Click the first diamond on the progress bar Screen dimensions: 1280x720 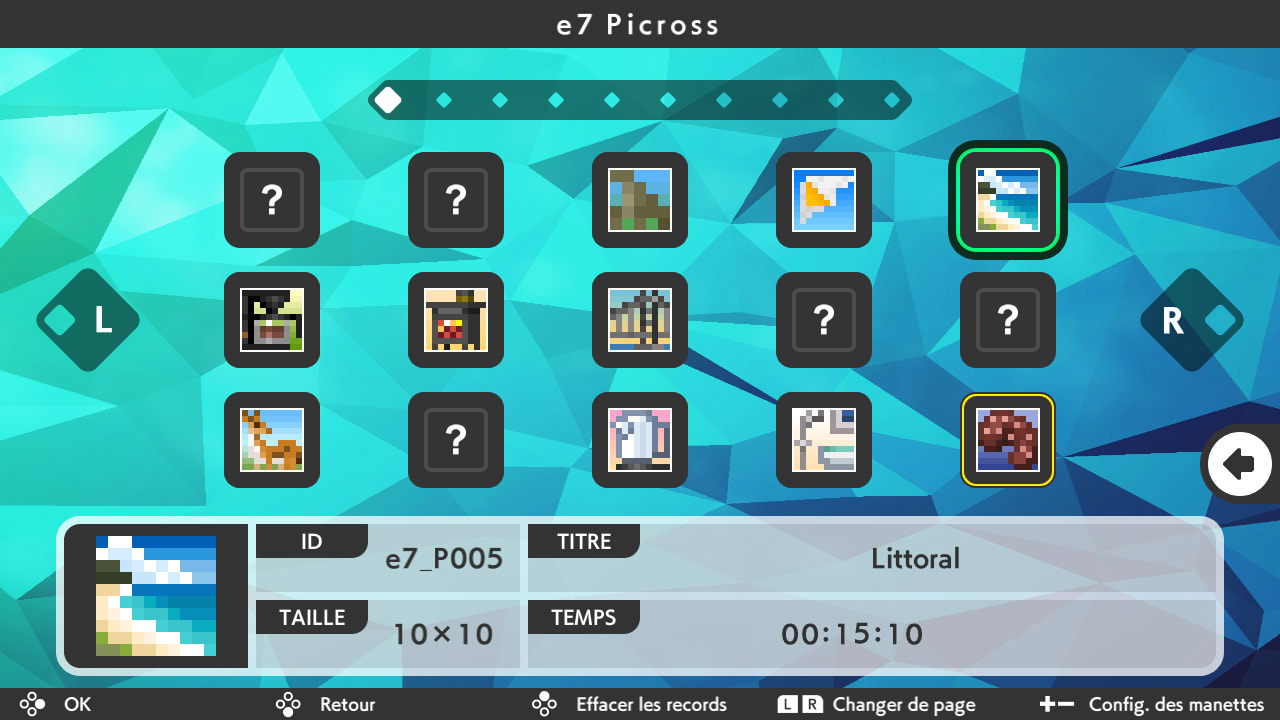(x=388, y=100)
